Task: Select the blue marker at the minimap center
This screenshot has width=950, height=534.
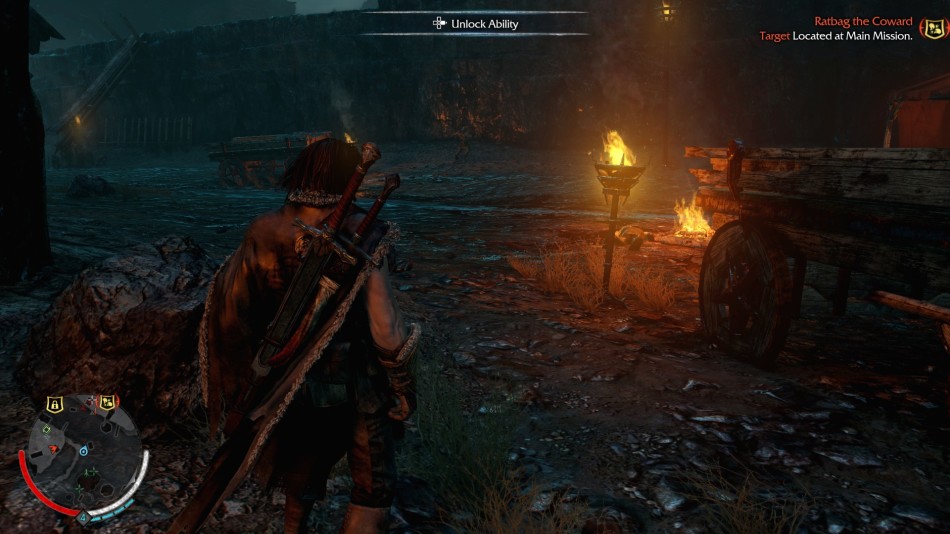Action: (83, 452)
